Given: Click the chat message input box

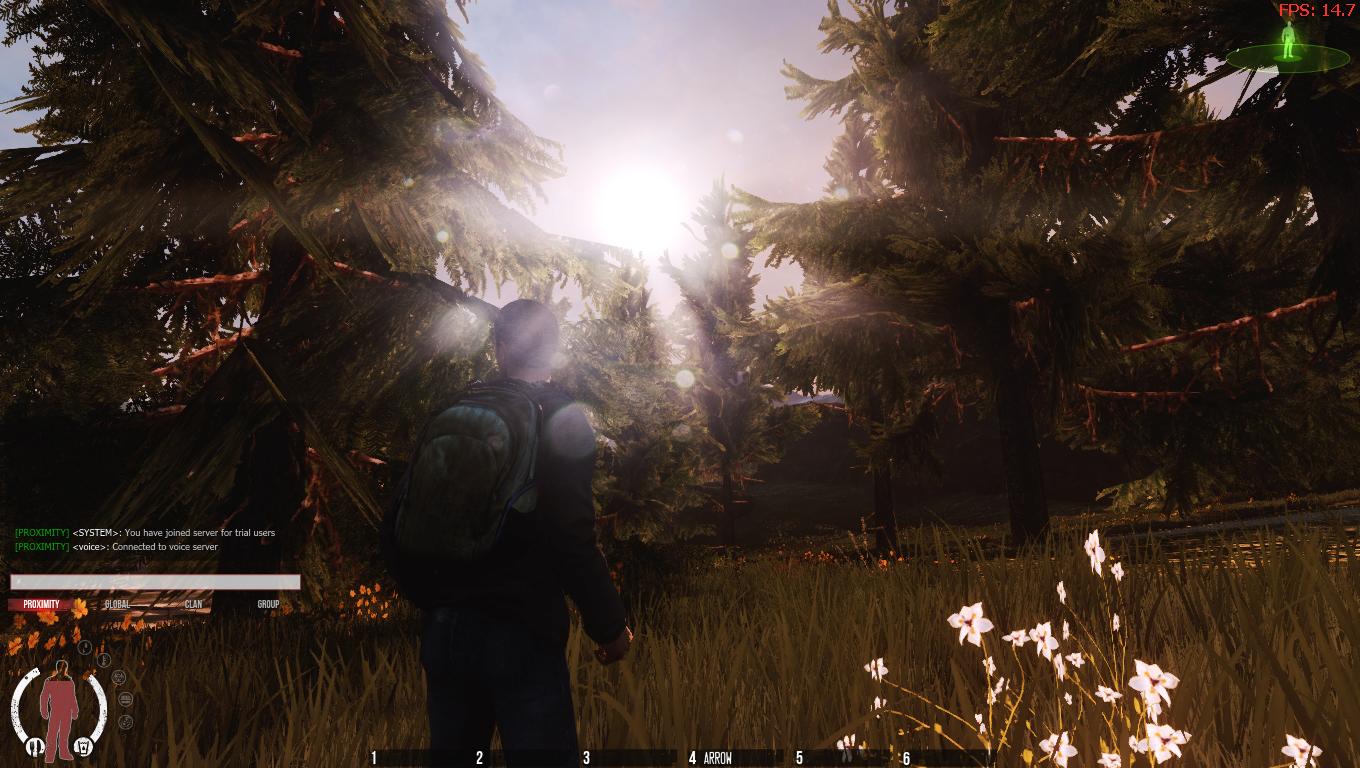Looking at the screenshot, I should 155,582.
